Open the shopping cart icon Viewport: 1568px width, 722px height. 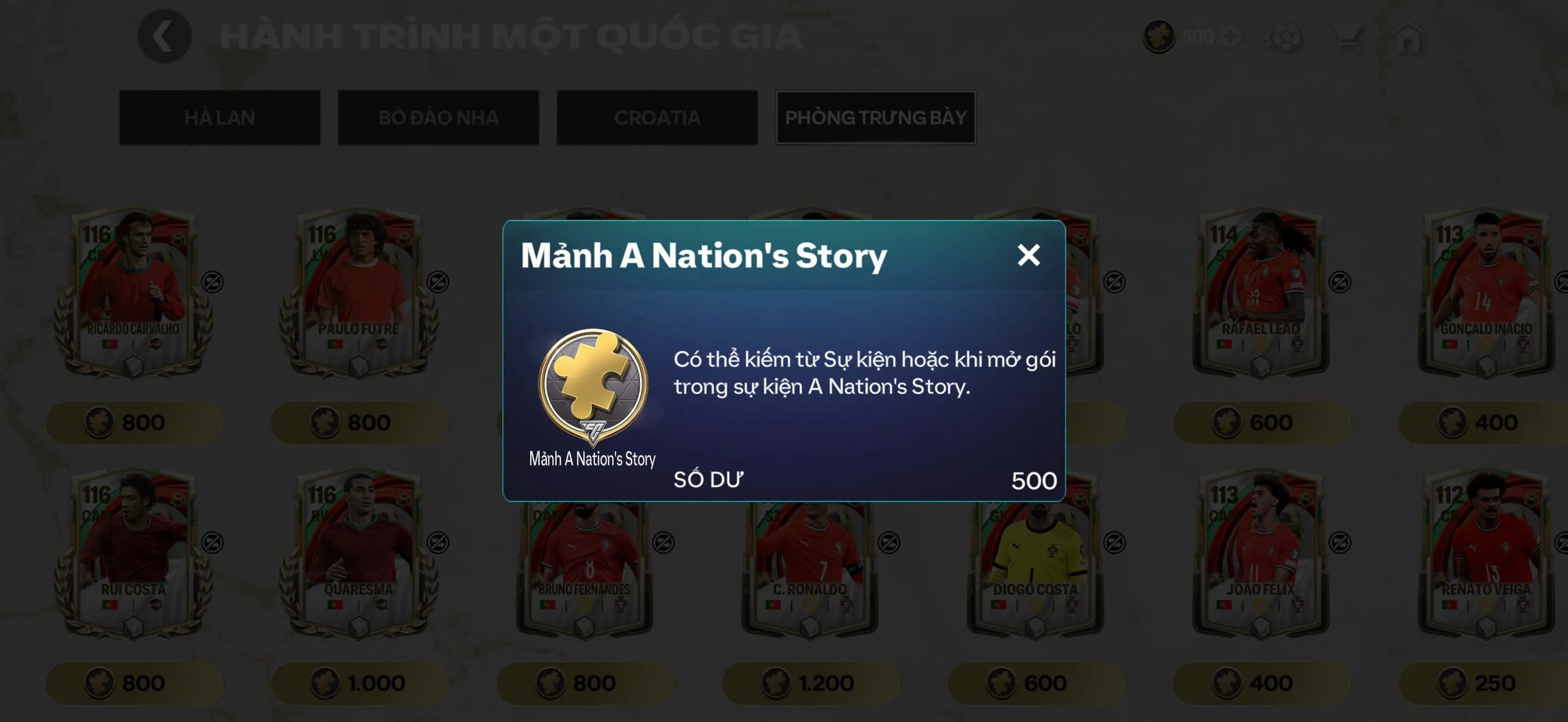coord(1347,37)
